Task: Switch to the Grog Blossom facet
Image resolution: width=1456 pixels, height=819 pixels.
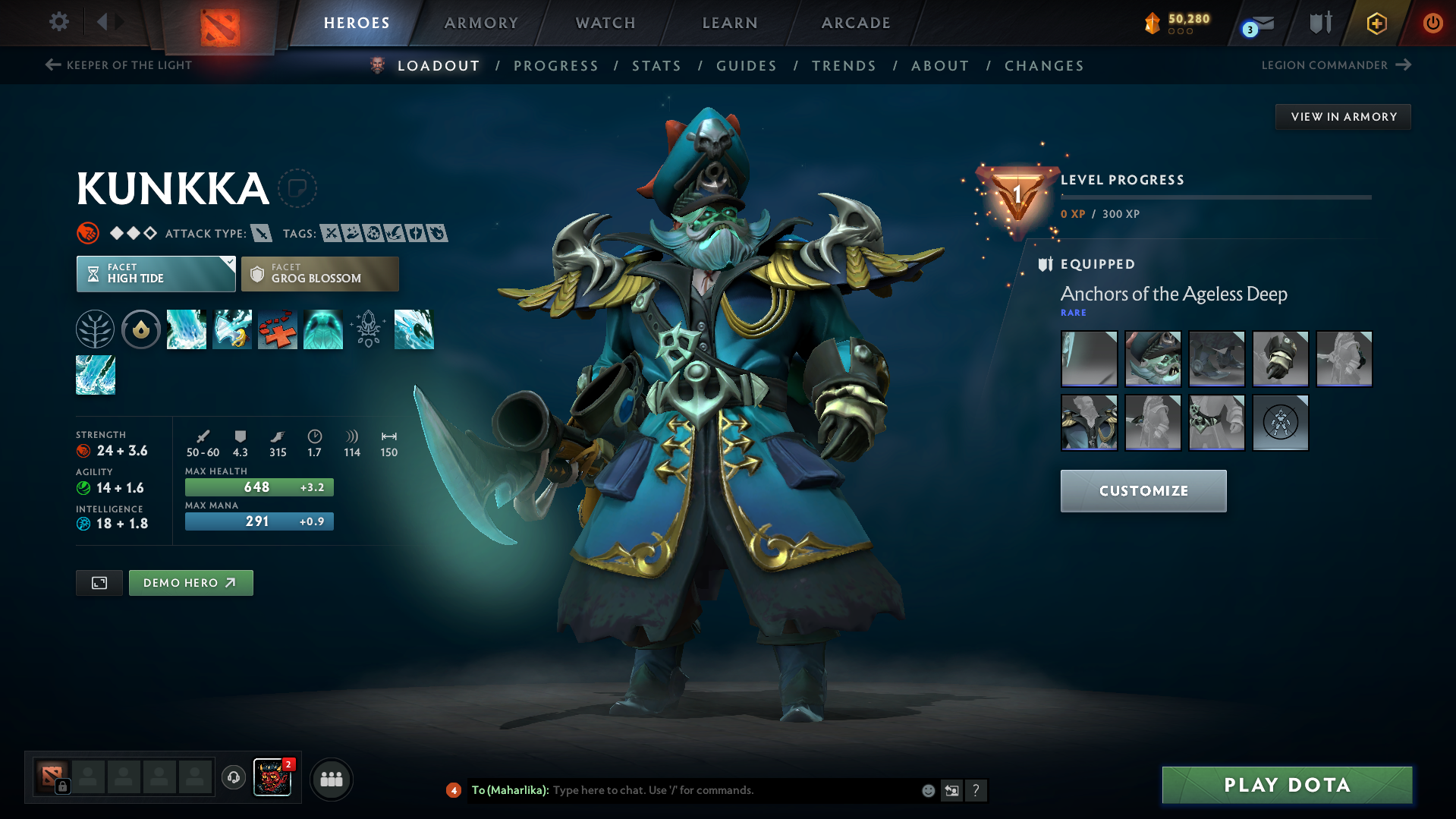Action: [319, 273]
